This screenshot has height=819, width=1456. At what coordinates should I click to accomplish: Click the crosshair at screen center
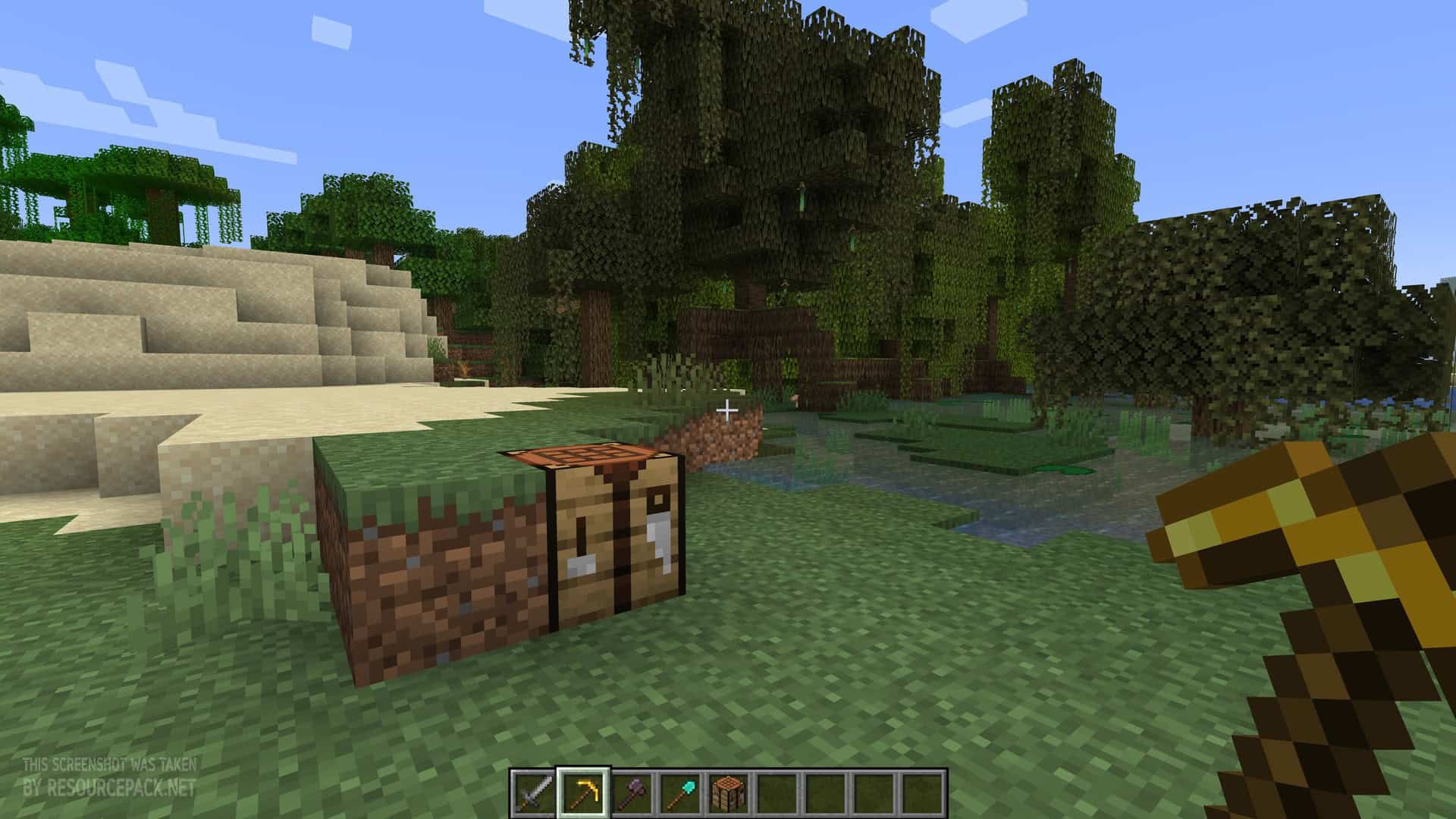coord(728,409)
